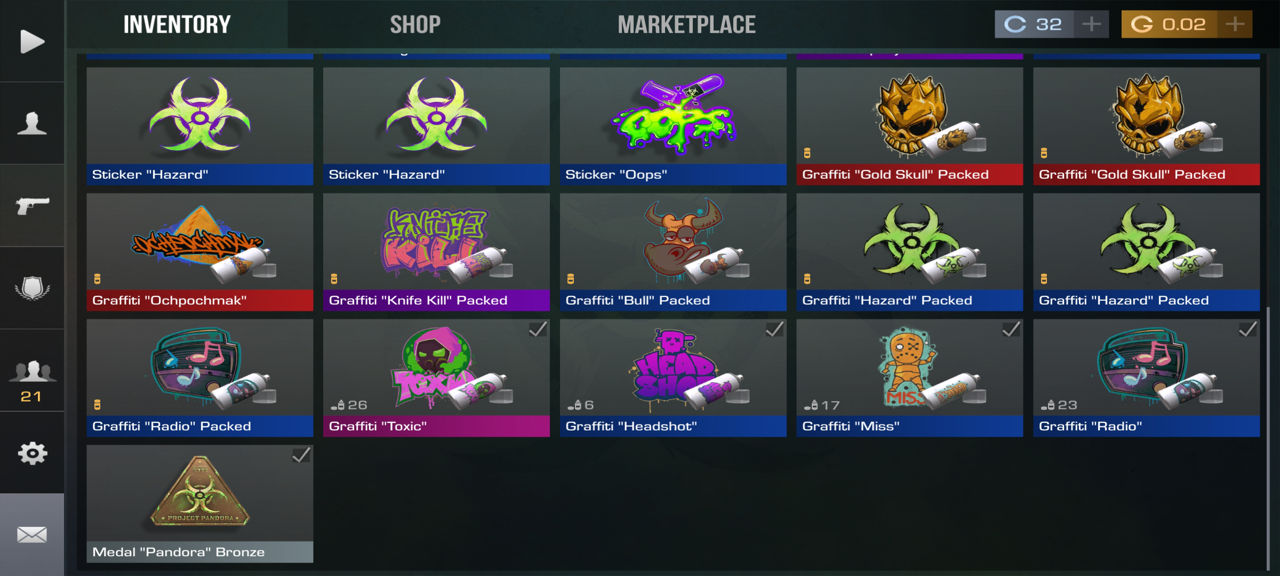The width and height of the screenshot is (1280, 576).
Task: Select the Graffiti "Miss" item
Action: [x=909, y=377]
